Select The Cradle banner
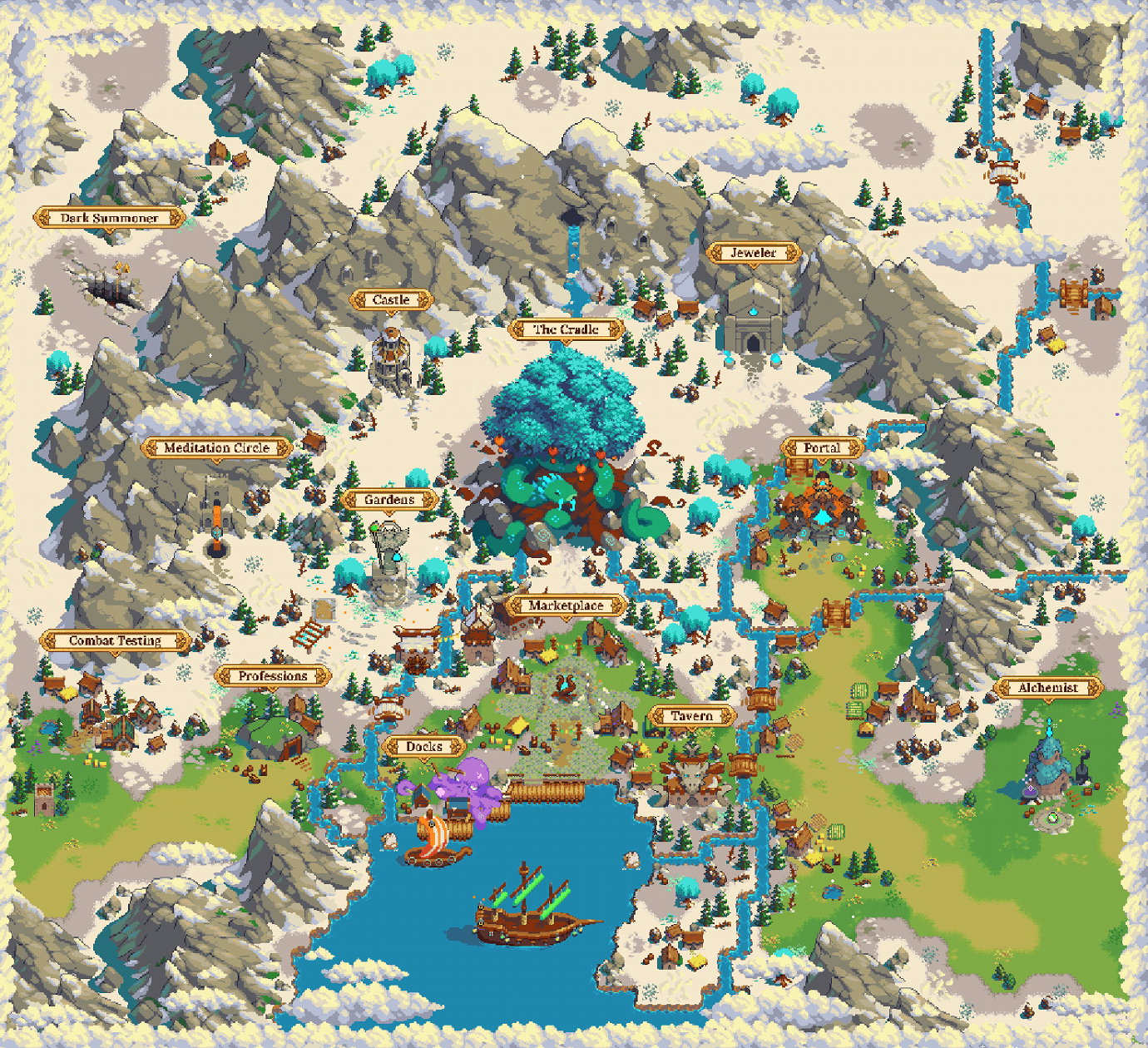The height and width of the screenshot is (1048, 1148). point(567,329)
